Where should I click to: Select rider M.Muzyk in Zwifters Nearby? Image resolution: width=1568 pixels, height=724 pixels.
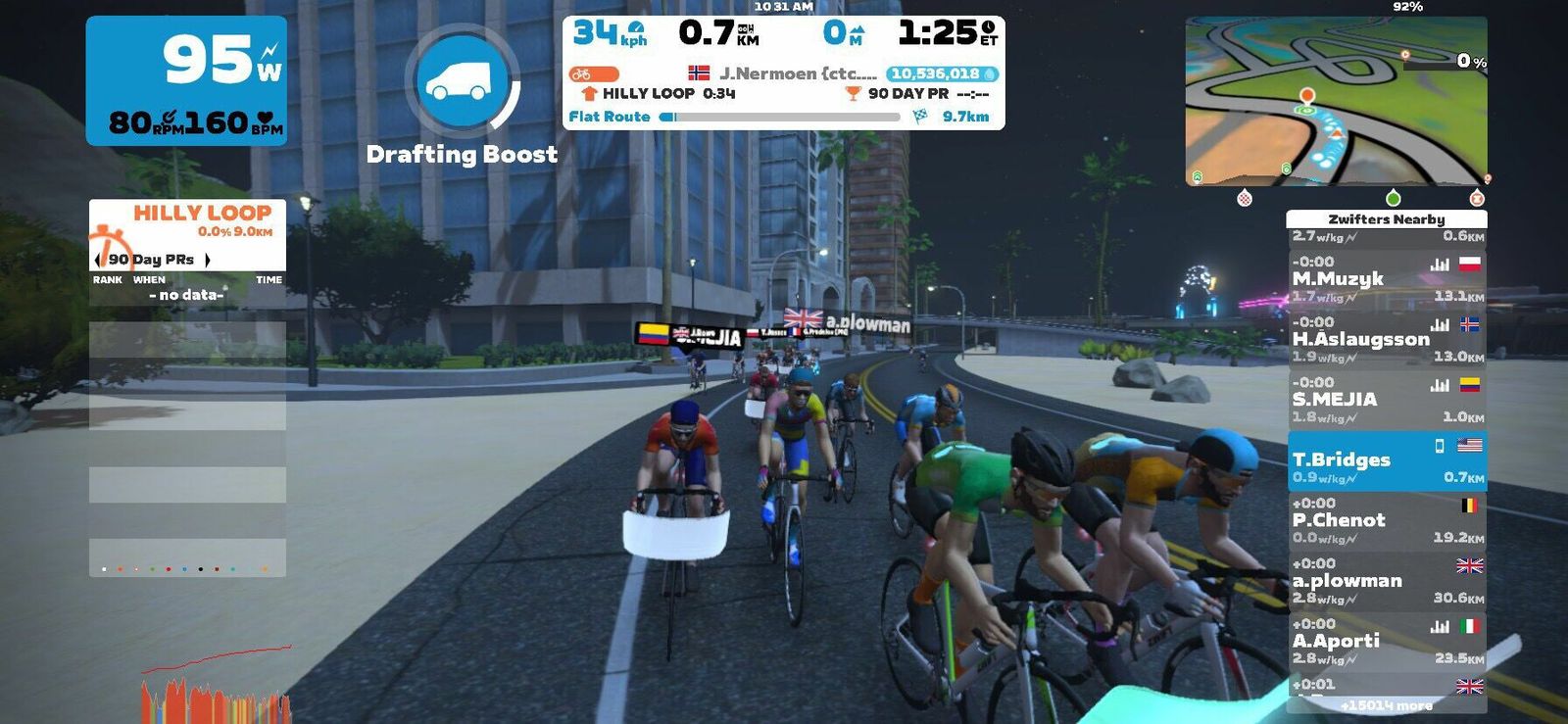tap(1386, 279)
